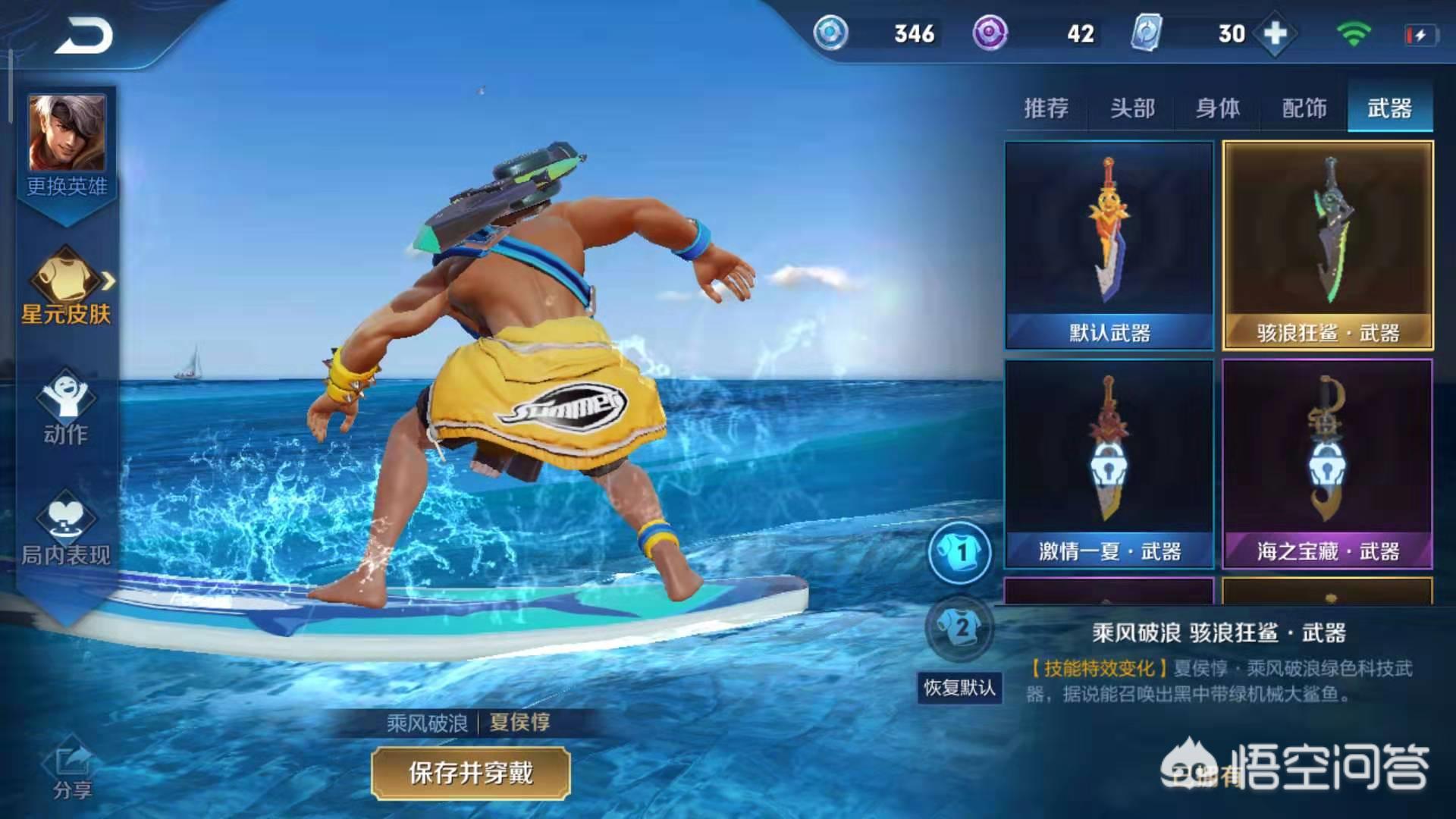The width and height of the screenshot is (1456, 819).
Task: Click 恢复默认 to reset outfit
Action: 959,688
